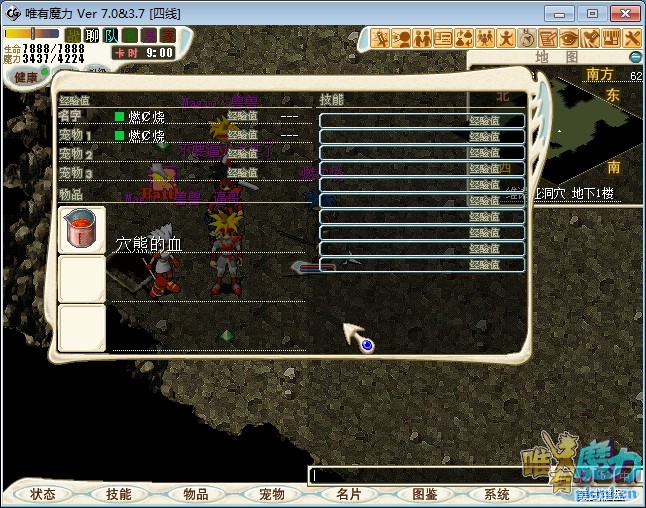Image resolution: width=646 pixels, height=508 pixels.
Task: Click the 健康 health status button
Action: point(24,78)
